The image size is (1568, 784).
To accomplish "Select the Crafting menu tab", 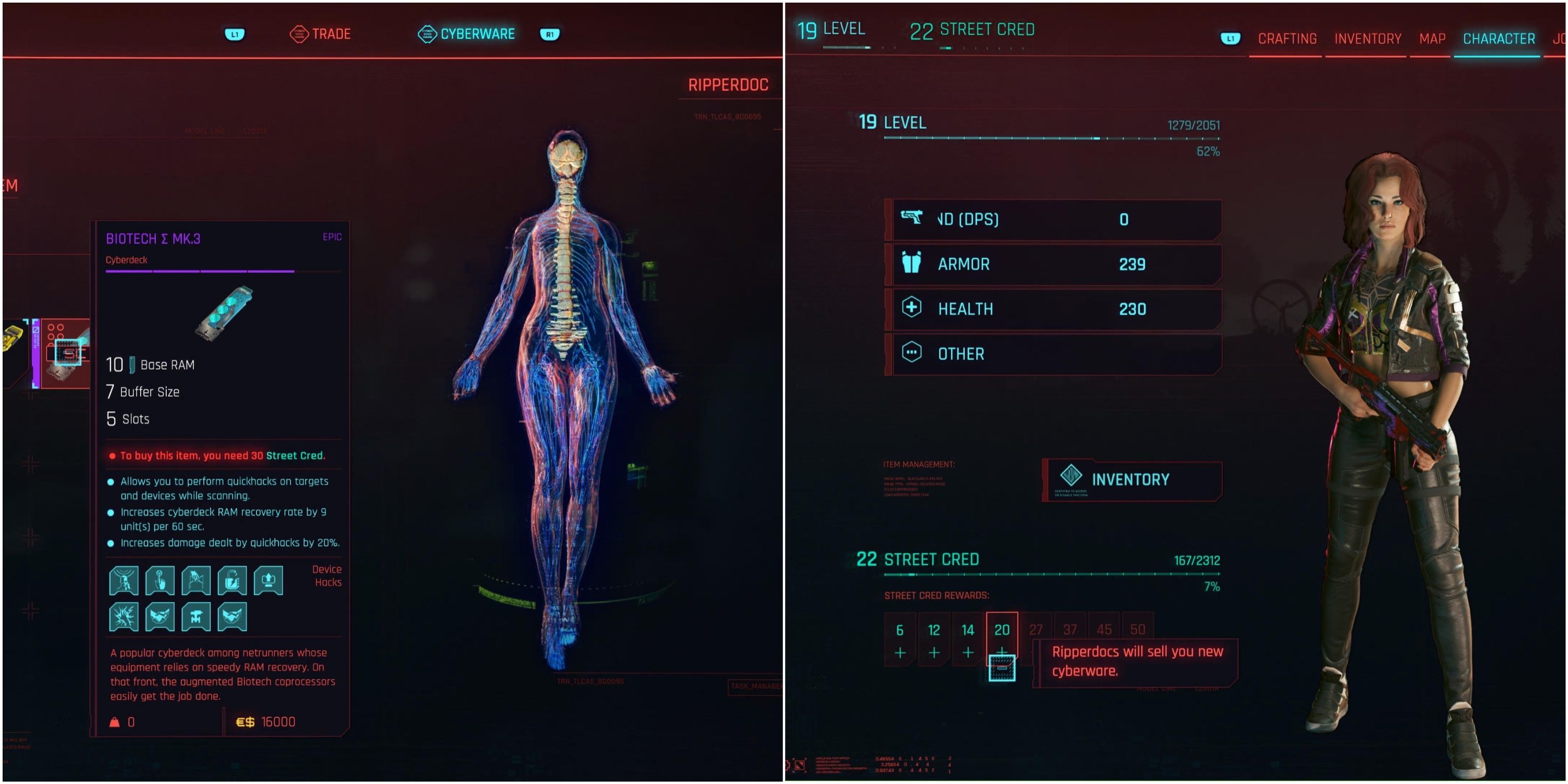I will pos(1287,39).
